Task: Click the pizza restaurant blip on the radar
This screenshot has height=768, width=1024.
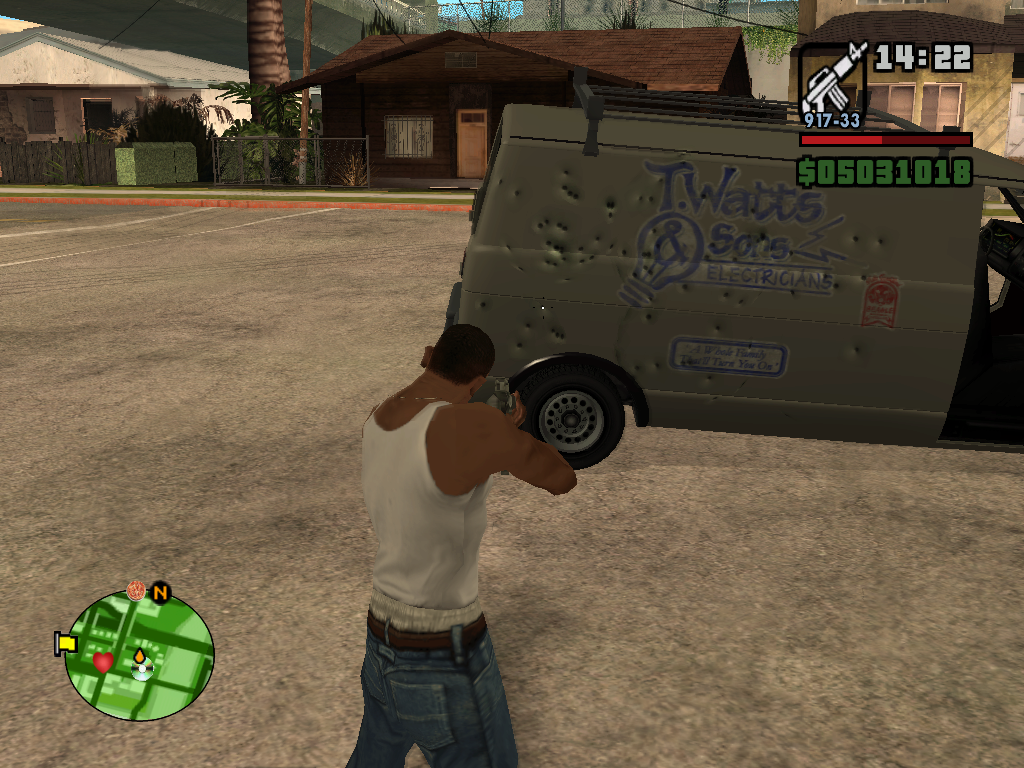Action: [136, 591]
